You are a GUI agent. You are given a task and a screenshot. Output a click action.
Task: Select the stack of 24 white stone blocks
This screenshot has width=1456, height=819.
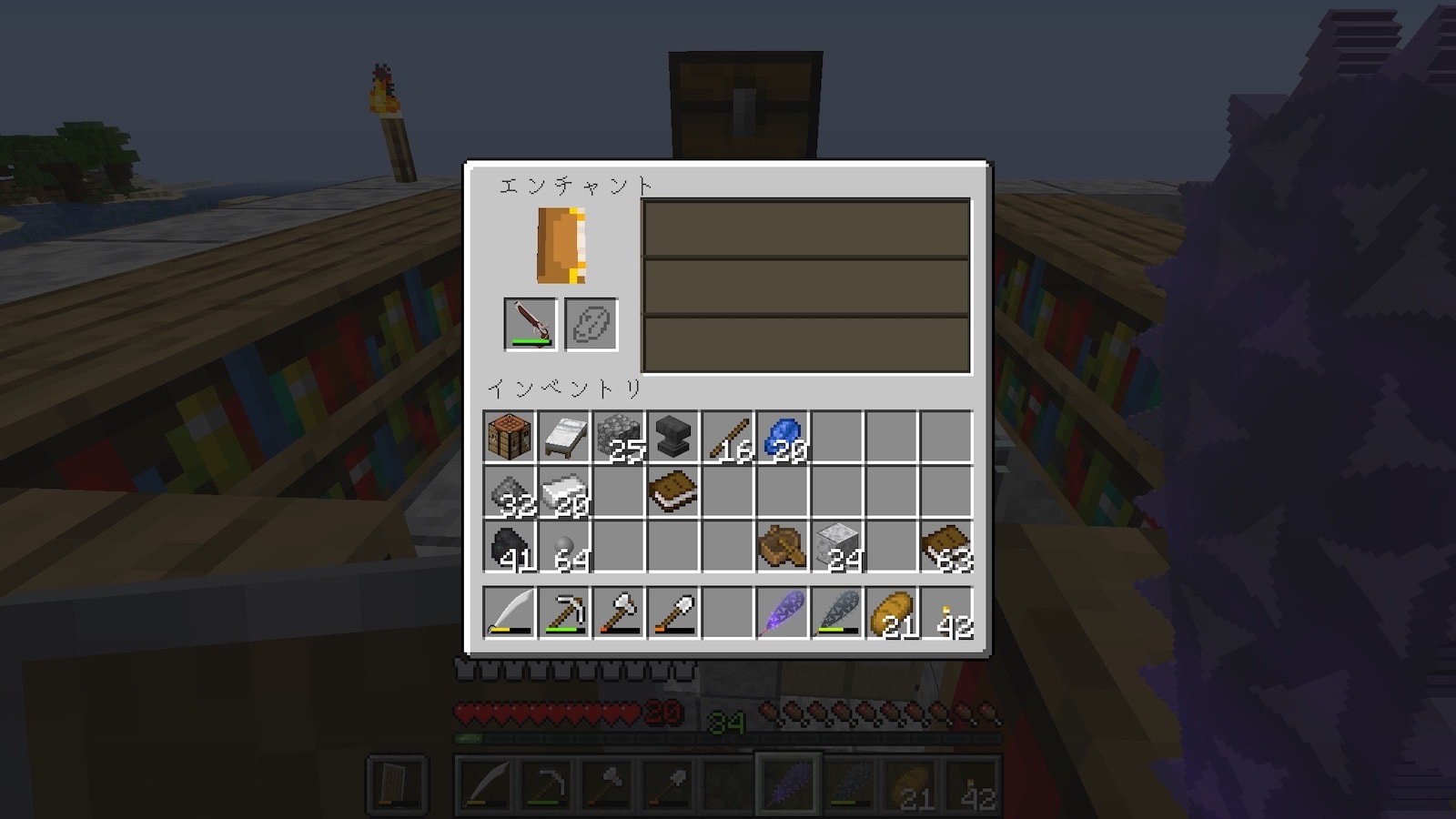[837, 547]
